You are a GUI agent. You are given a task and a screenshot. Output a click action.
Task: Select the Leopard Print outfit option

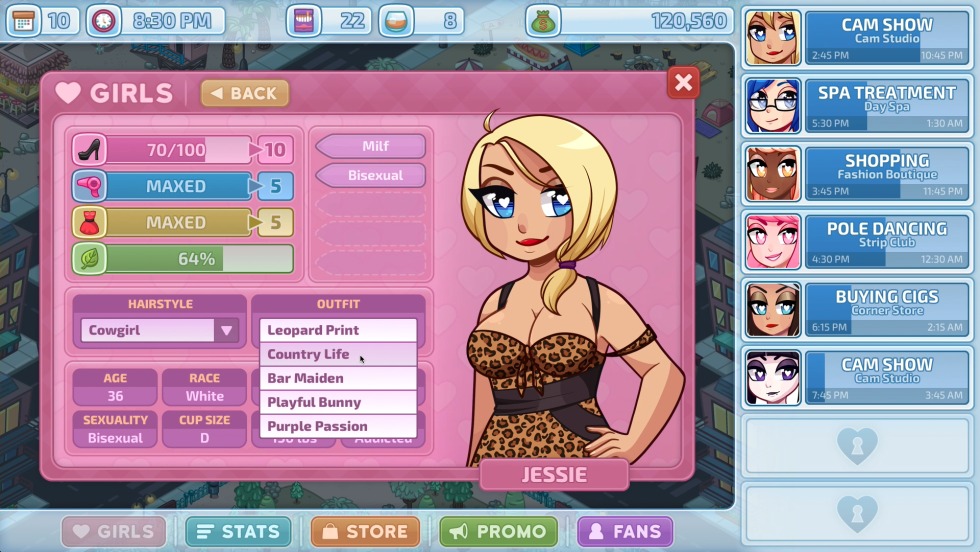(x=337, y=330)
